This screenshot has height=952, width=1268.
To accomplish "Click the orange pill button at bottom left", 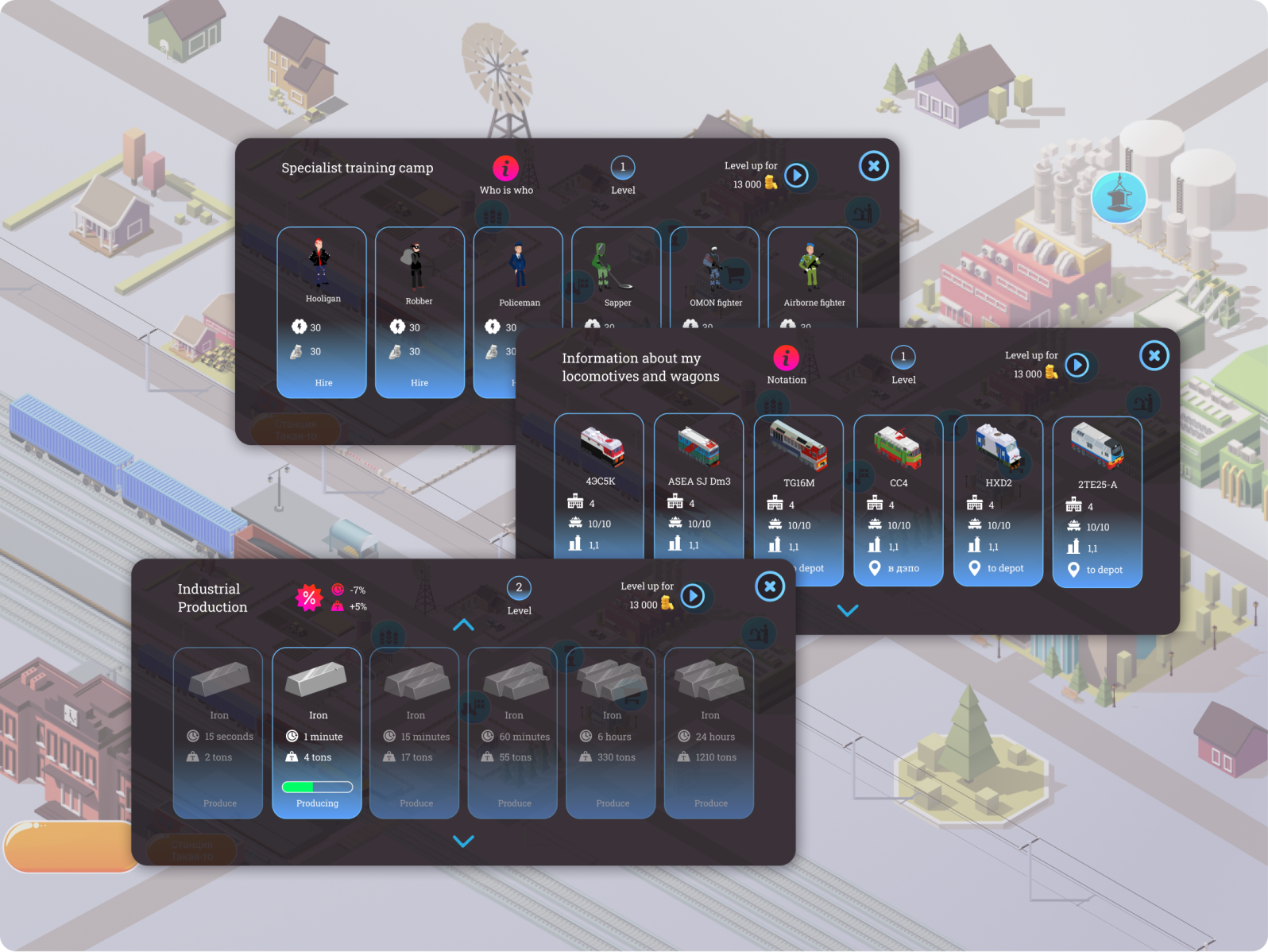I will [68, 846].
